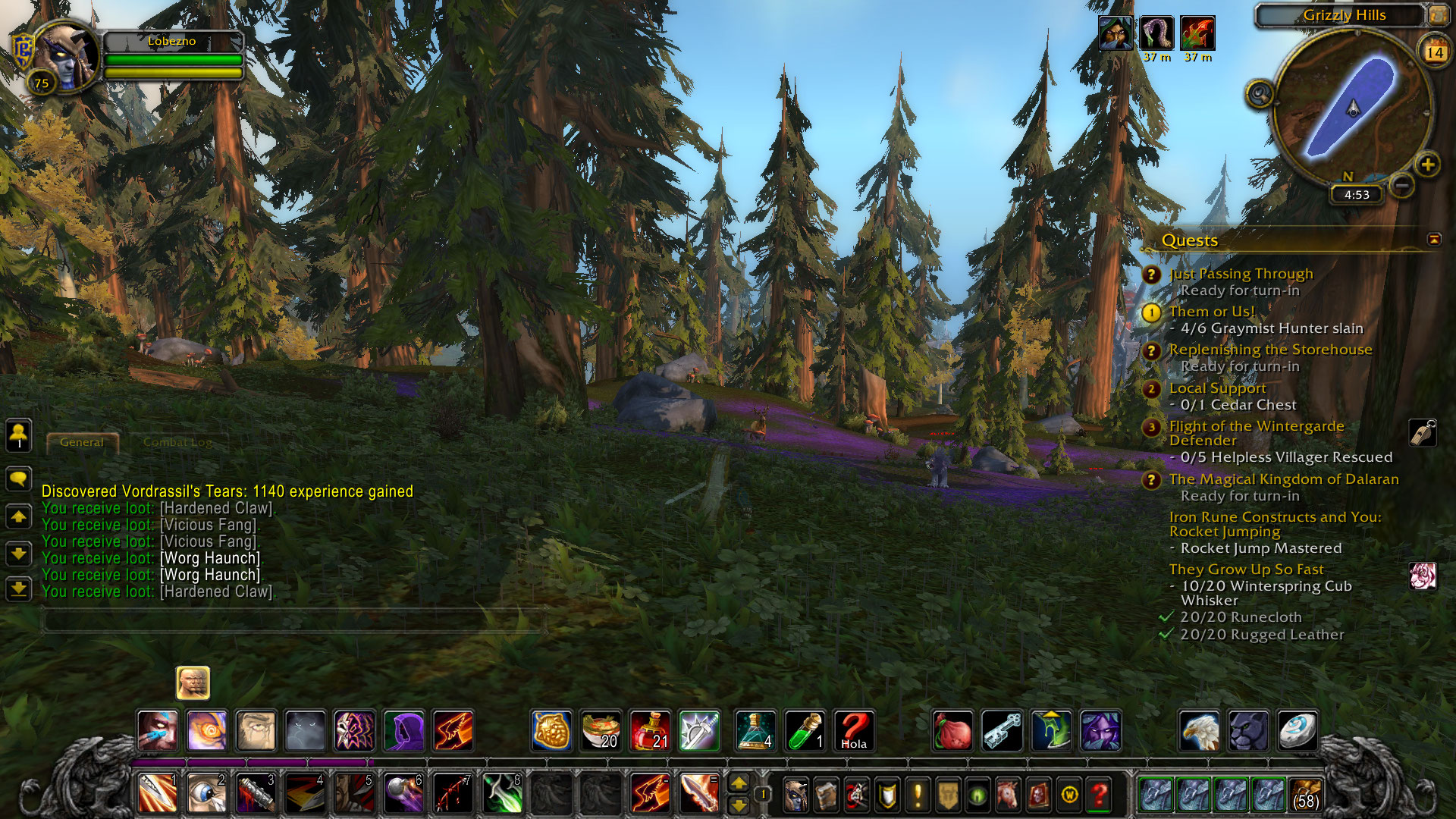
Task: Activate the 'Hola' macro button
Action: point(854,731)
